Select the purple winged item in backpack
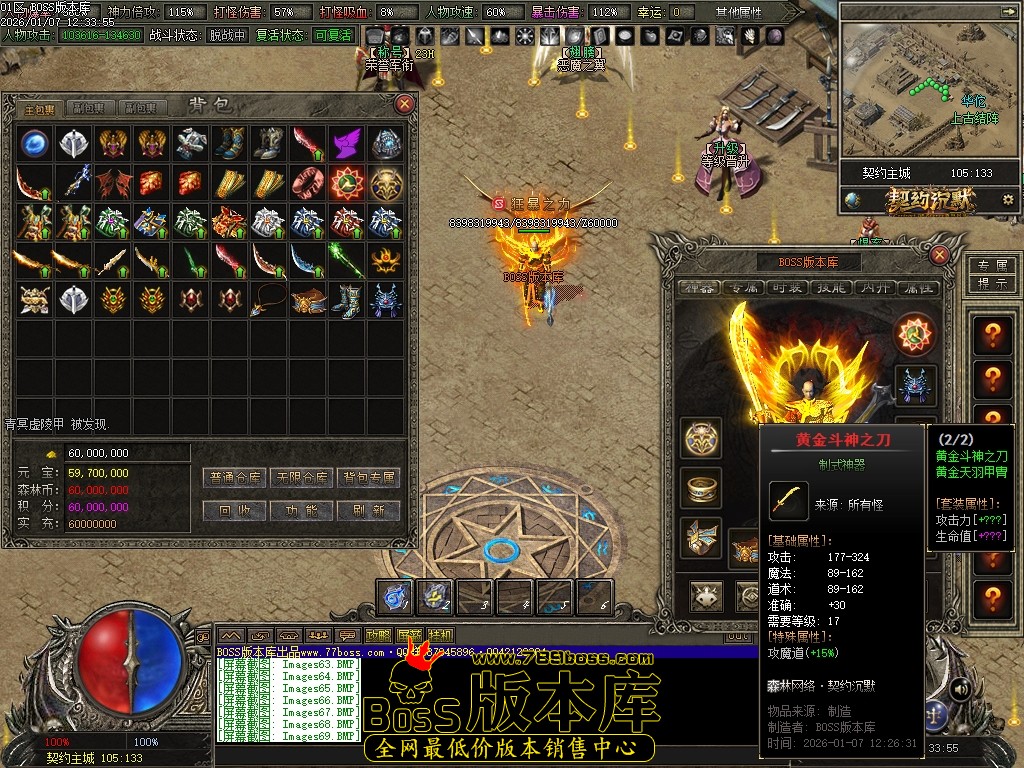The width and height of the screenshot is (1024, 768). point(346,143)
